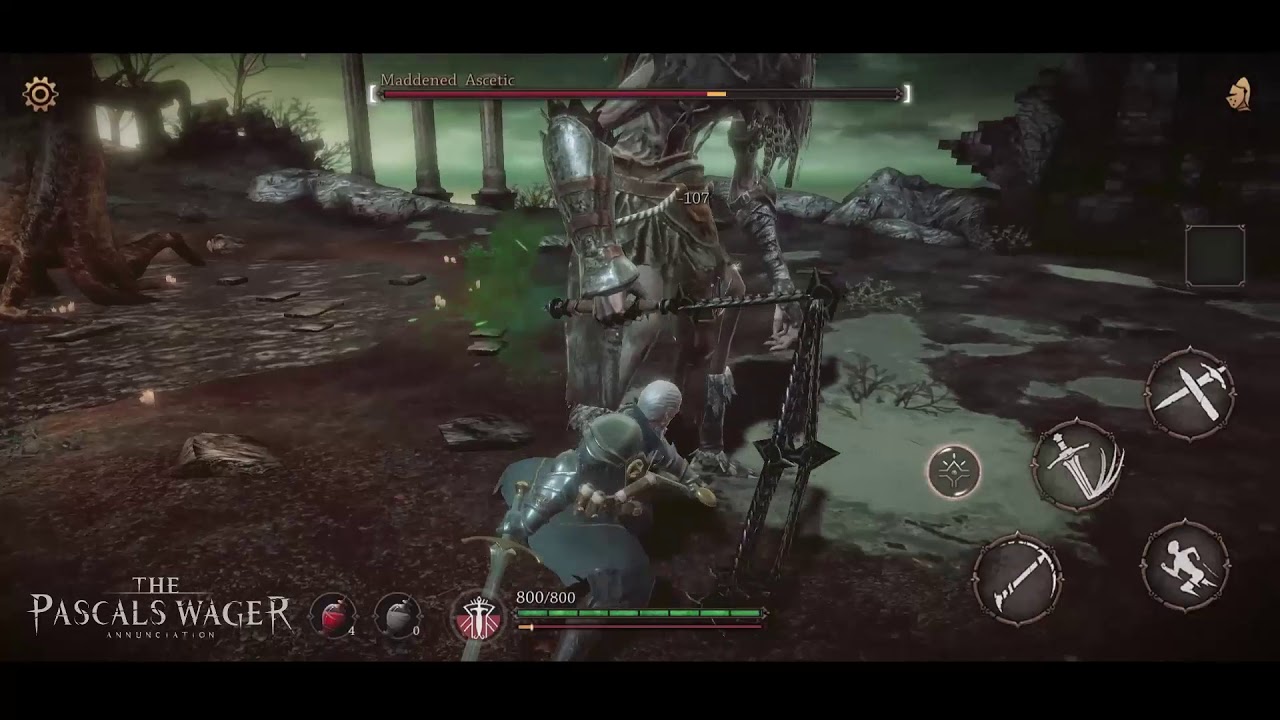Perform the single blade light attack
This screenshot has height=720, width=1280.
pyautogui.click(x=1018, y=577)
